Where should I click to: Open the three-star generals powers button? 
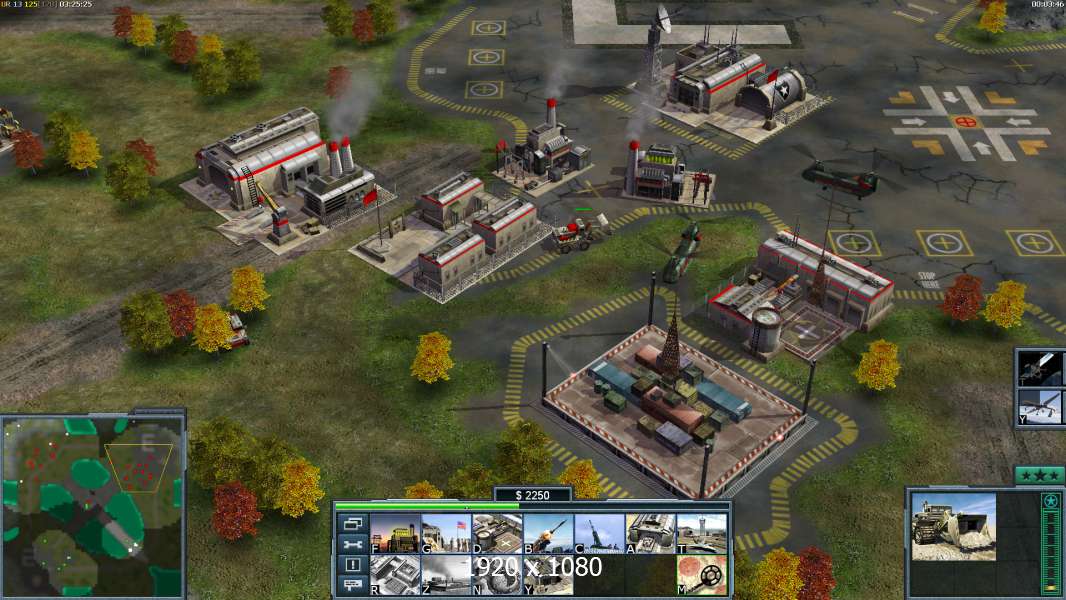[x=1039, y=475]
